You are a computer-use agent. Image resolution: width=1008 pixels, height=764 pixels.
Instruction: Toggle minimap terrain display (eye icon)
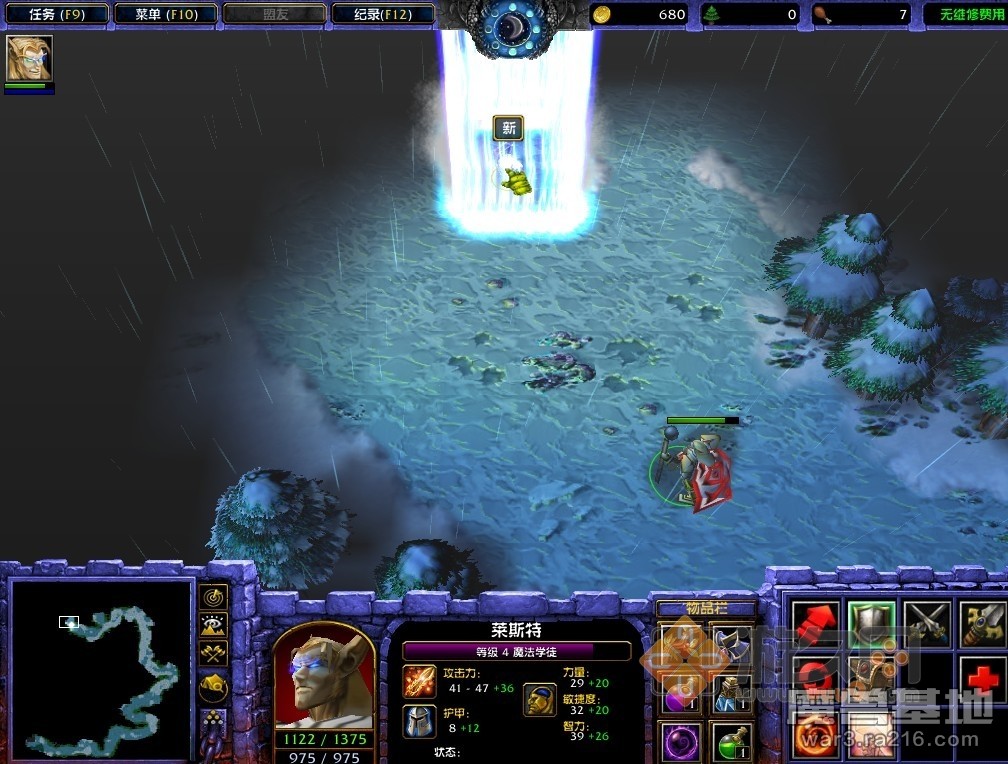click(213, 626)
